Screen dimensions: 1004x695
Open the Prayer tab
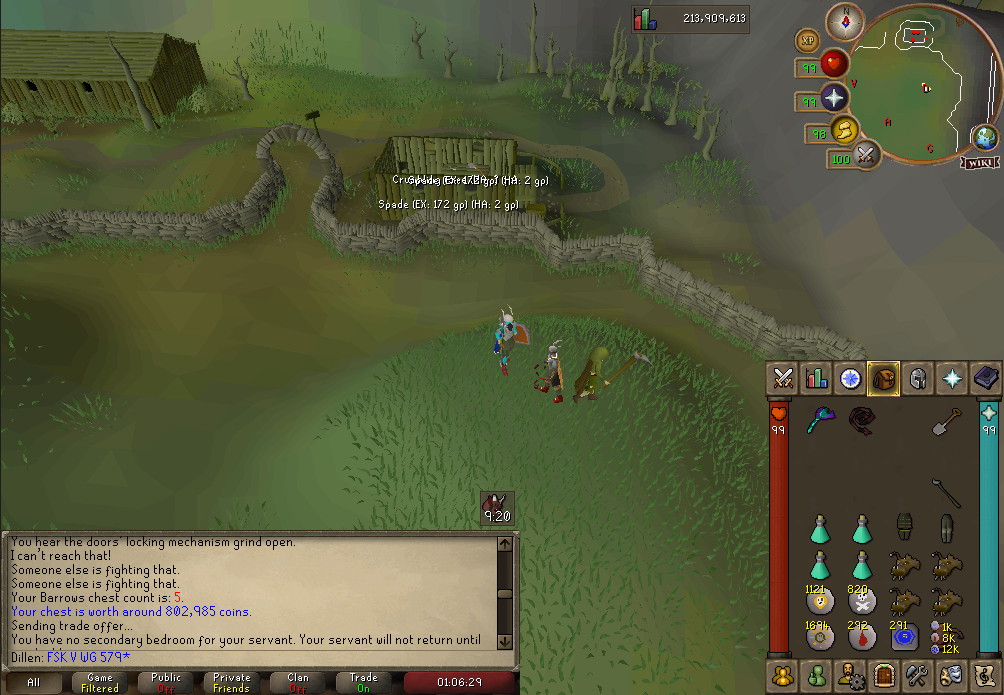950,378
